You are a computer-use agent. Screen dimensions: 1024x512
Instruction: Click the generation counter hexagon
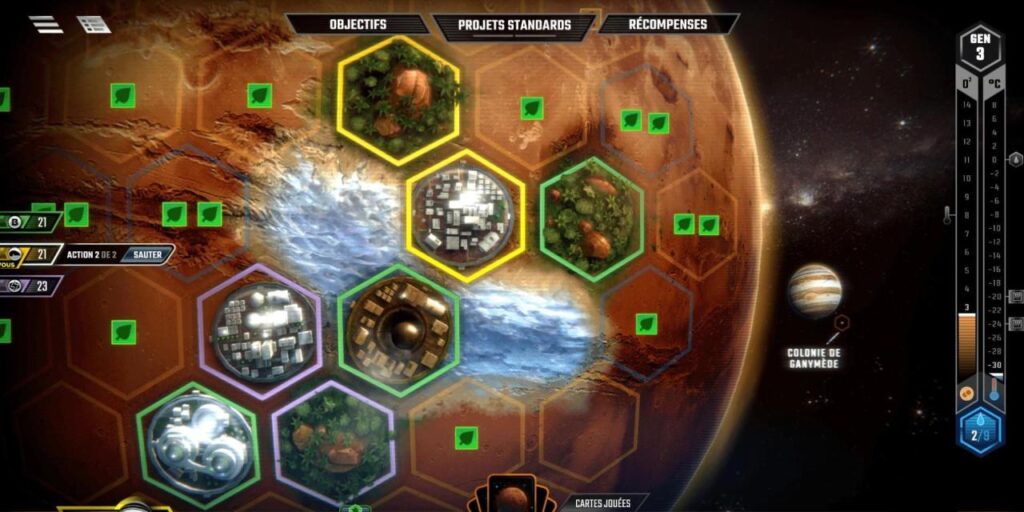coord(980,47)
